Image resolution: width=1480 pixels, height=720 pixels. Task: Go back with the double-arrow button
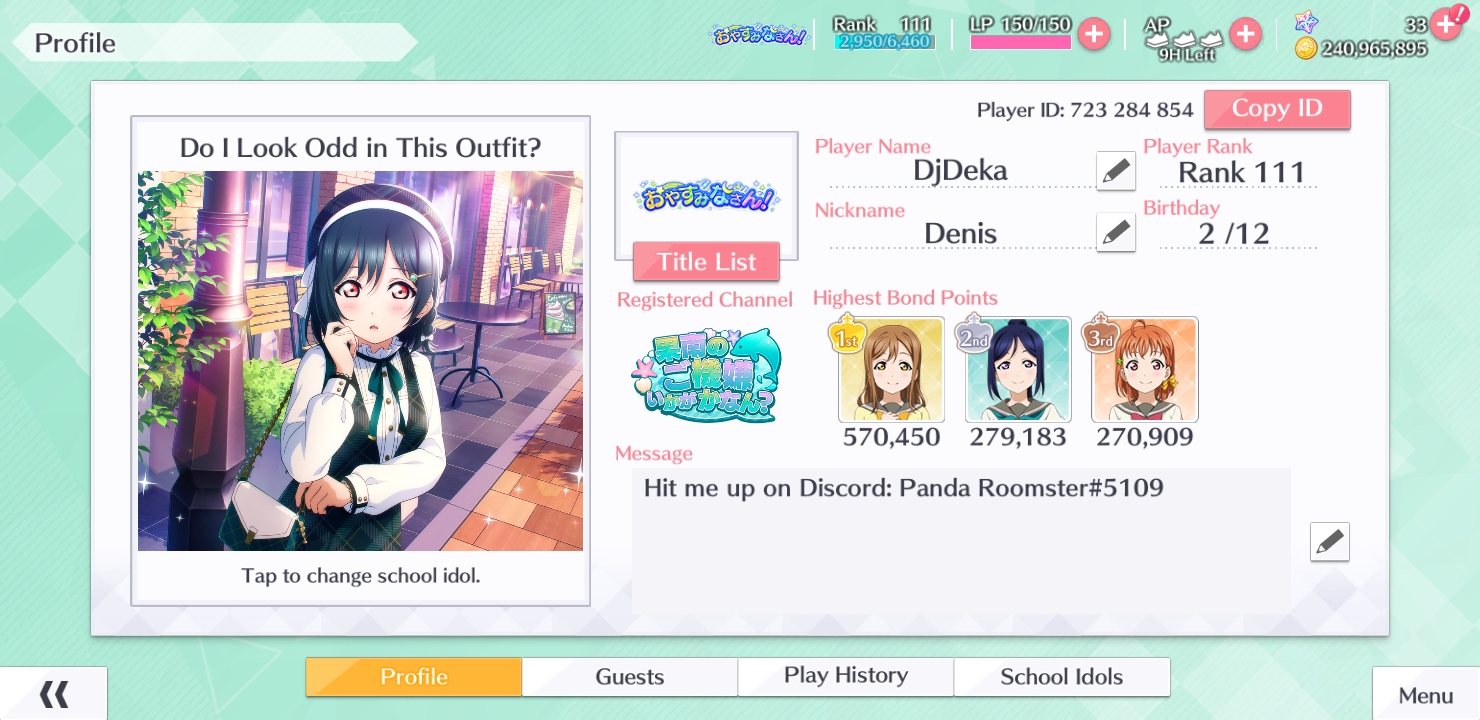click(x=54, y=694)
